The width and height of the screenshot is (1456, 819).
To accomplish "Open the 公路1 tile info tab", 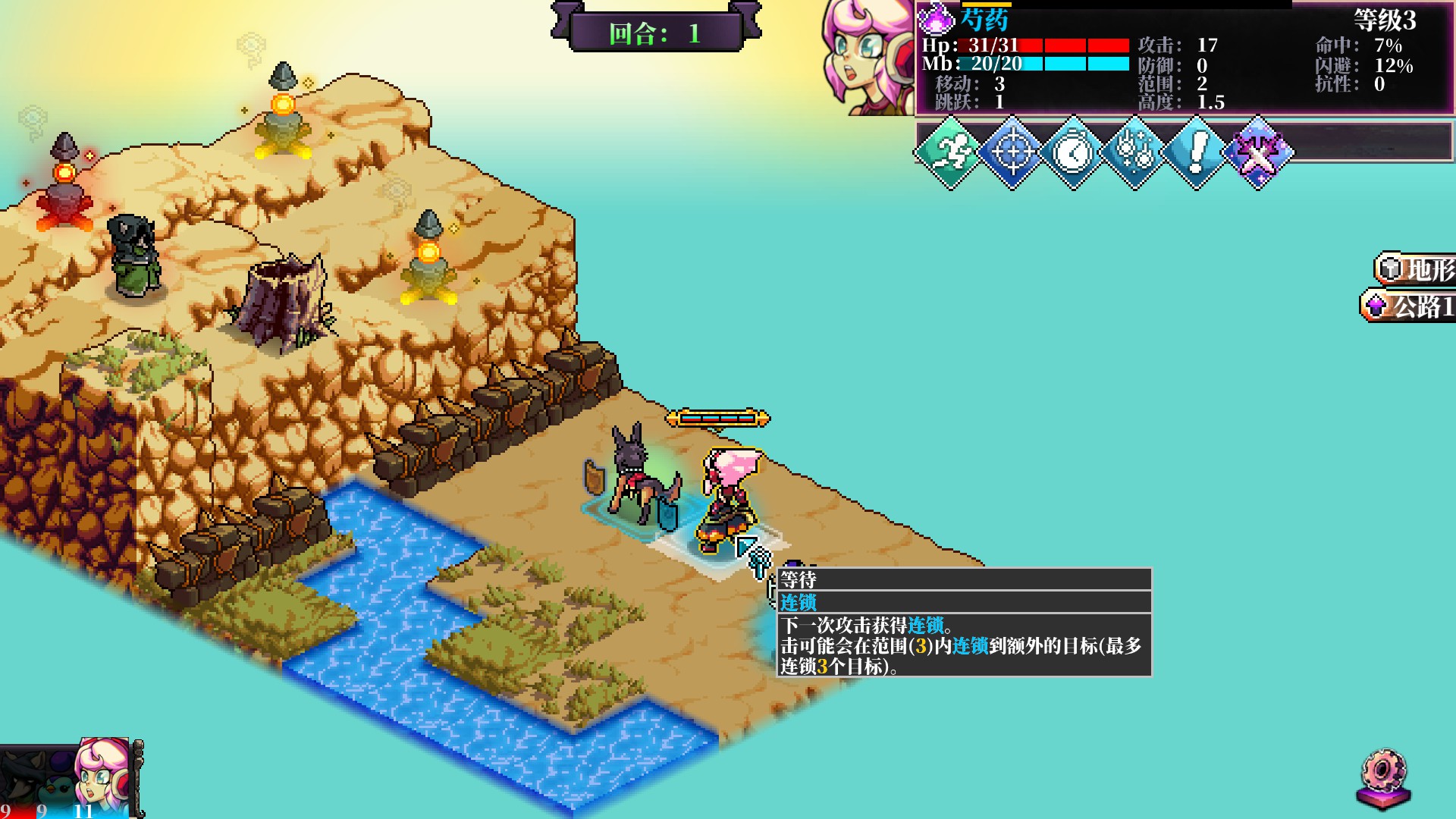I will point(1410,306).
